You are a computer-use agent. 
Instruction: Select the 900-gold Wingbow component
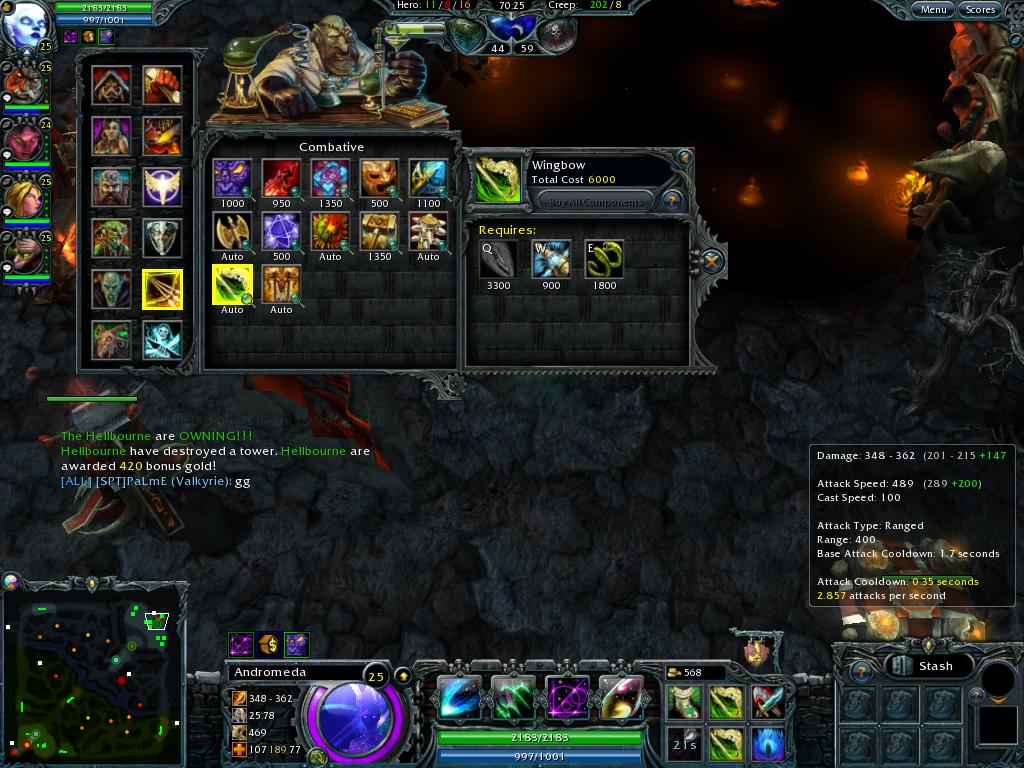pos(551,260)
